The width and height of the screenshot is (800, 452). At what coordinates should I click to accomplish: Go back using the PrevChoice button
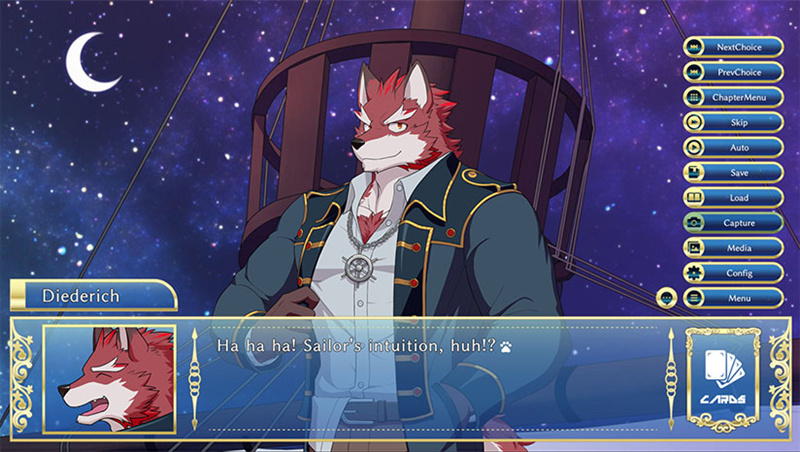(x=733, y=72)
